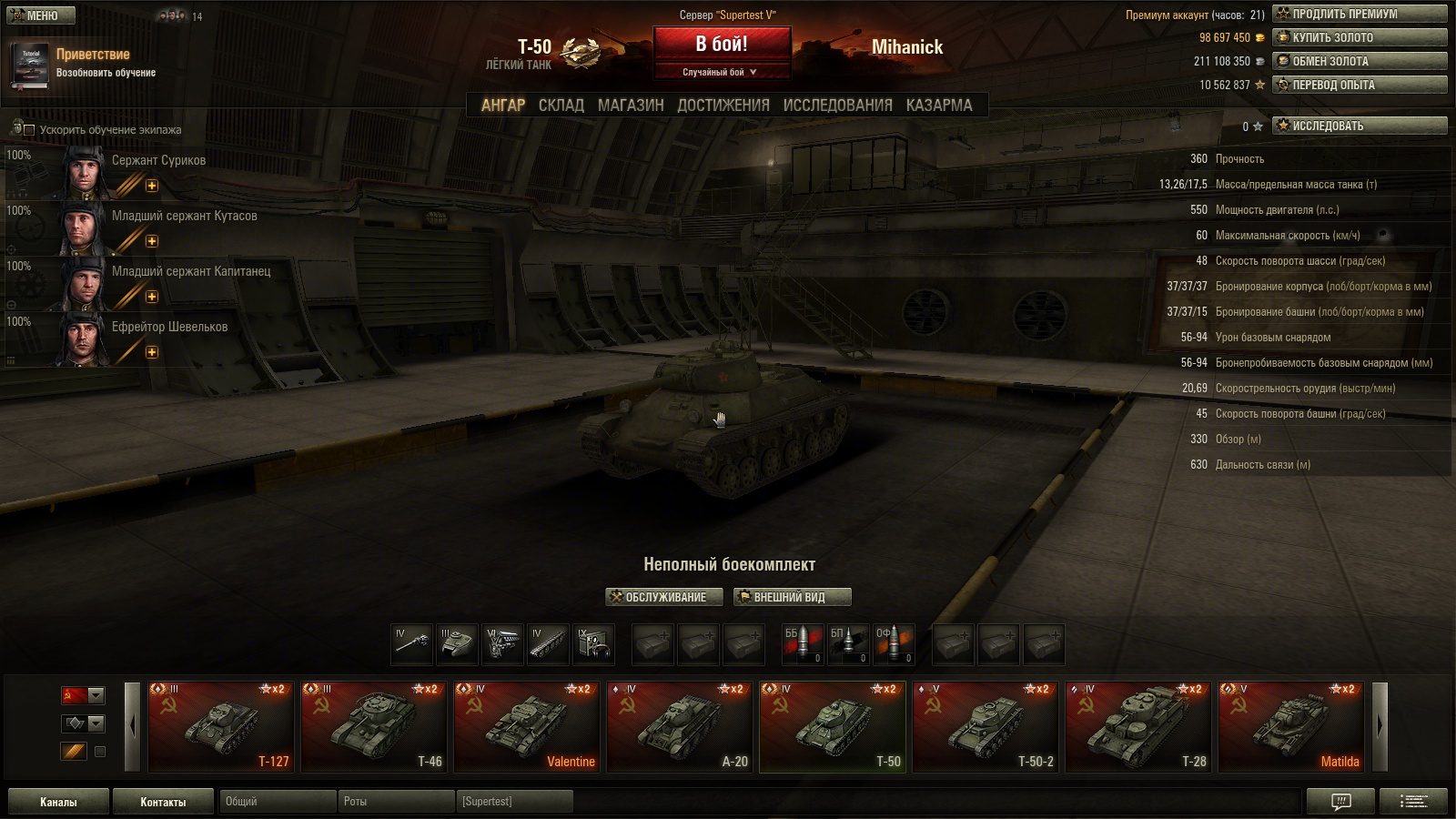Open the «МЕНЮ» button
This screenshot has height=819, width=1456.
41,15
